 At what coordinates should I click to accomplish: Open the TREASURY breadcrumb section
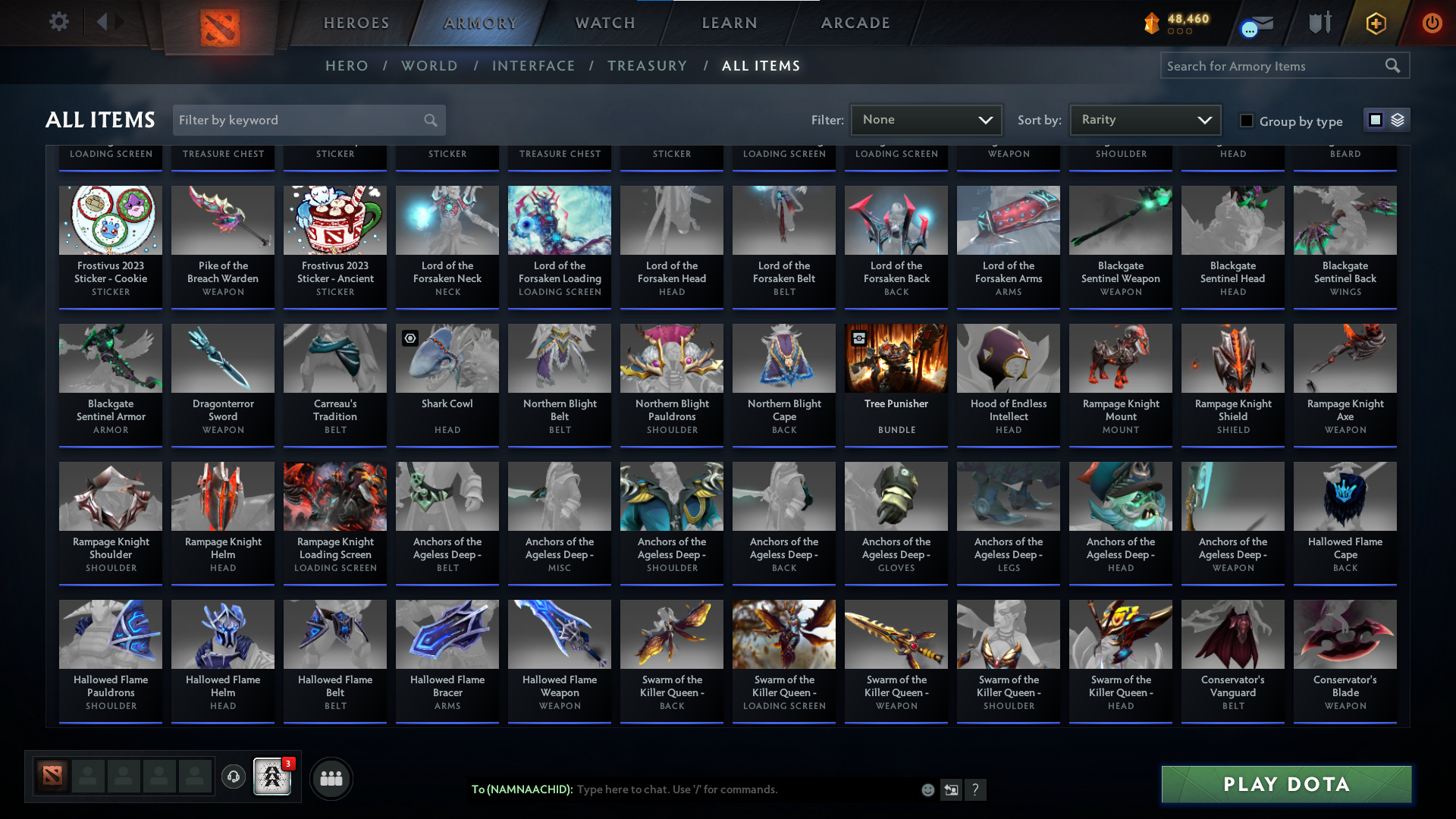point(647,66)
